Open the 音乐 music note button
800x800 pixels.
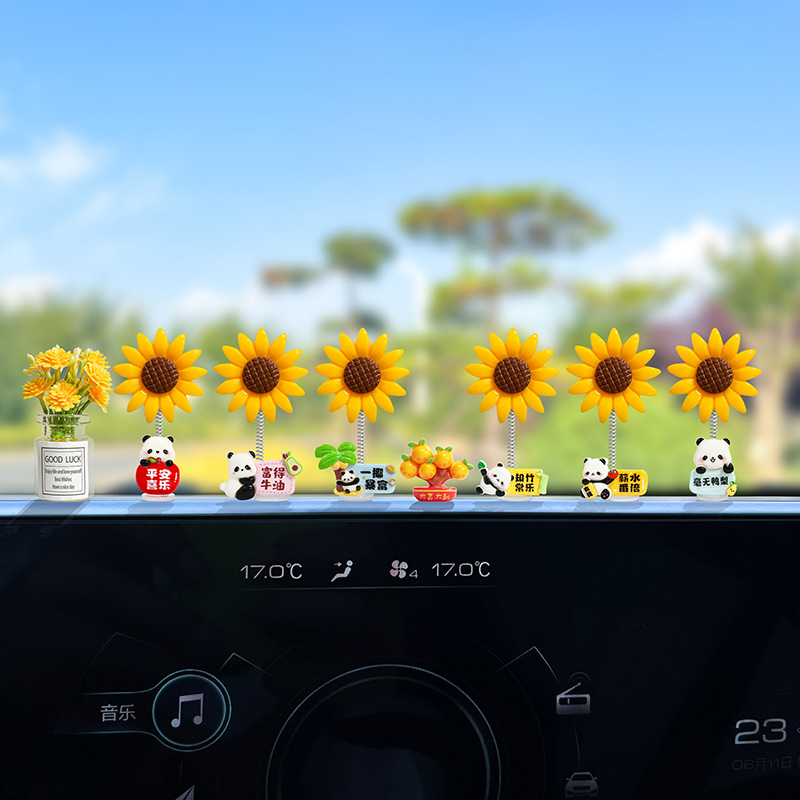[188, 710]
